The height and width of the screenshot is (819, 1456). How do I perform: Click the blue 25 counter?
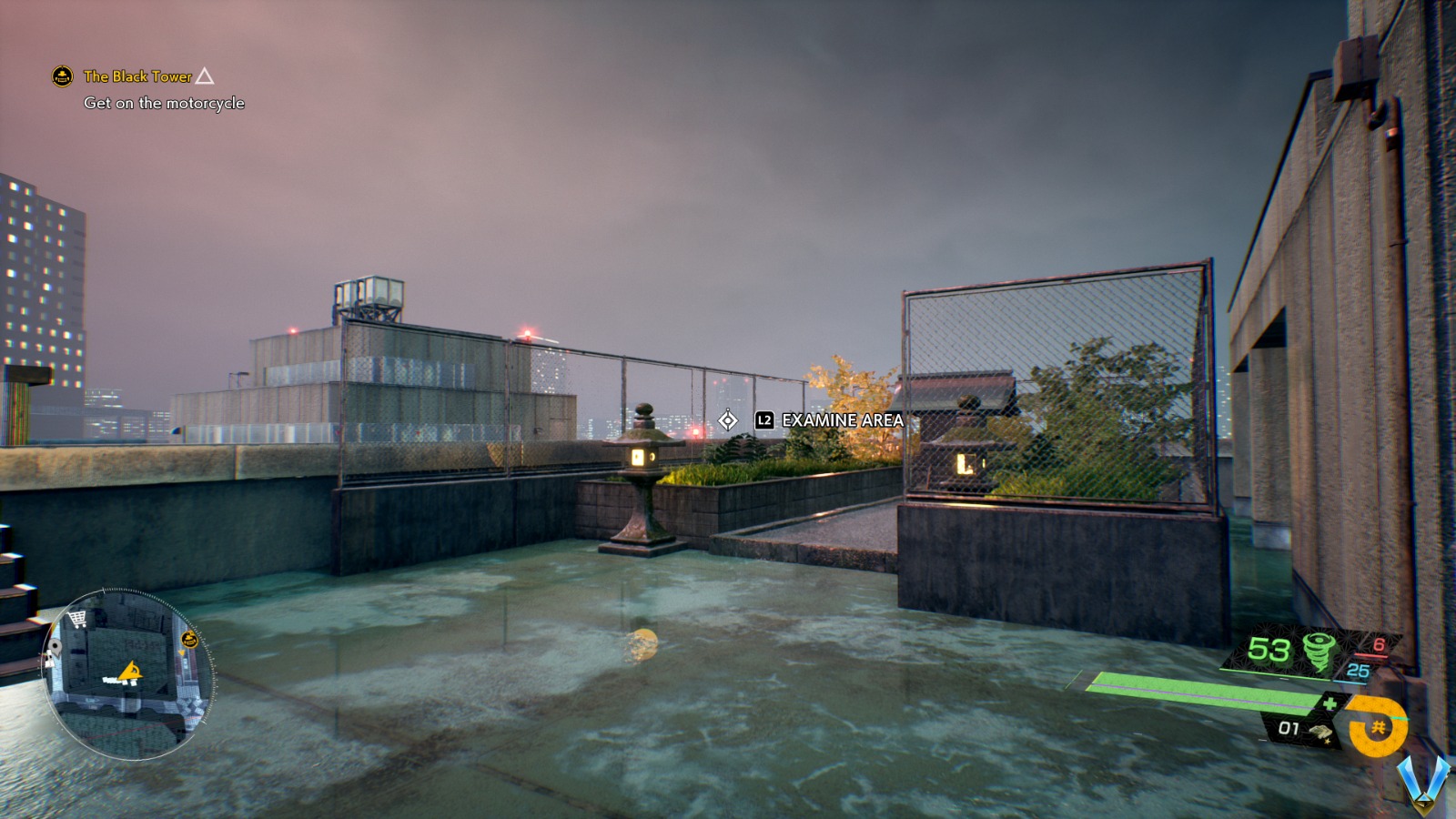pyautogui.click(x=1358, y=670)
